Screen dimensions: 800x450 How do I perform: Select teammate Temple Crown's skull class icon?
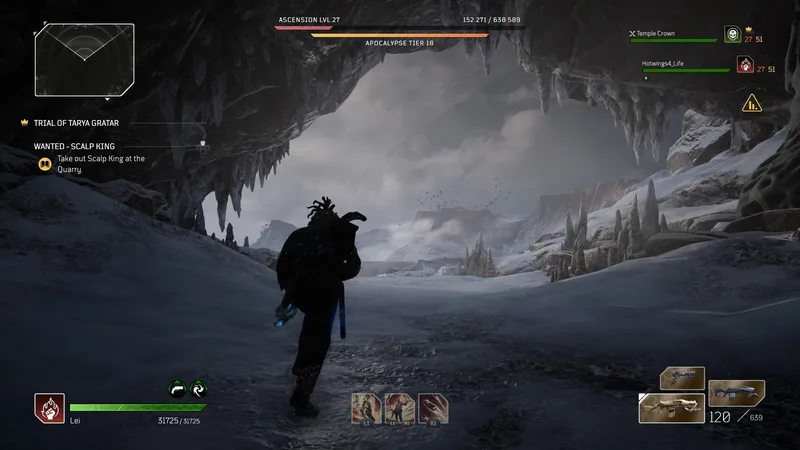732,35
